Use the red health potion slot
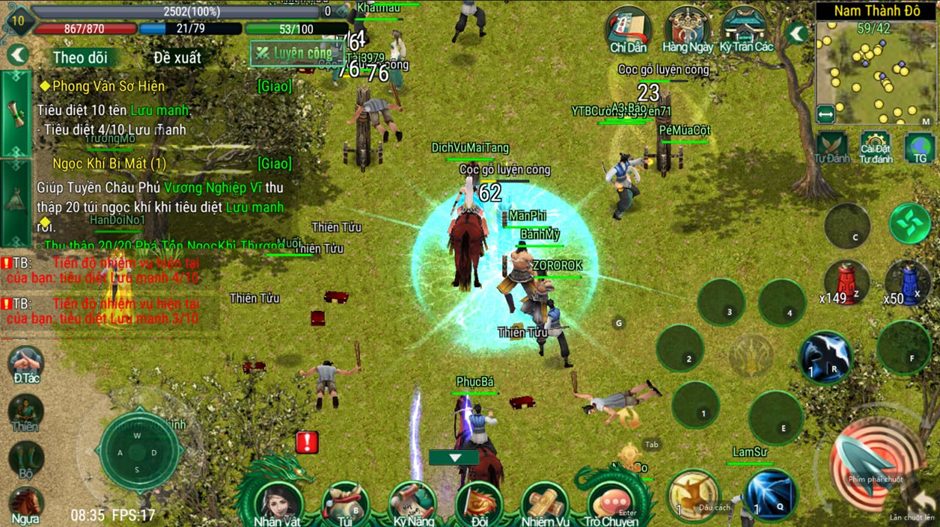The width and height of the screenshot is (940, 527). tap(846, 280)
